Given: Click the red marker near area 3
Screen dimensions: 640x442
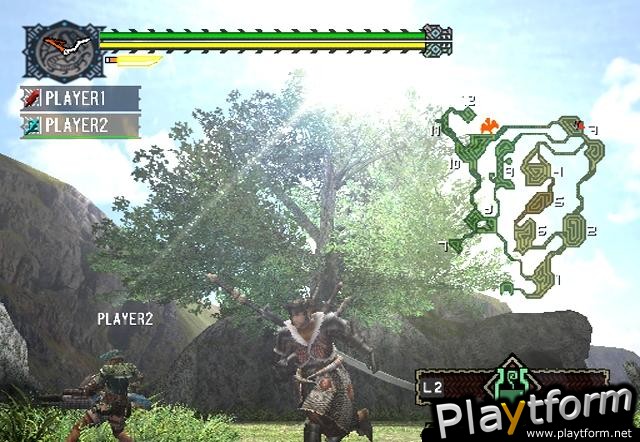Looking at the screenshot, I should click(x=580, y=126).
